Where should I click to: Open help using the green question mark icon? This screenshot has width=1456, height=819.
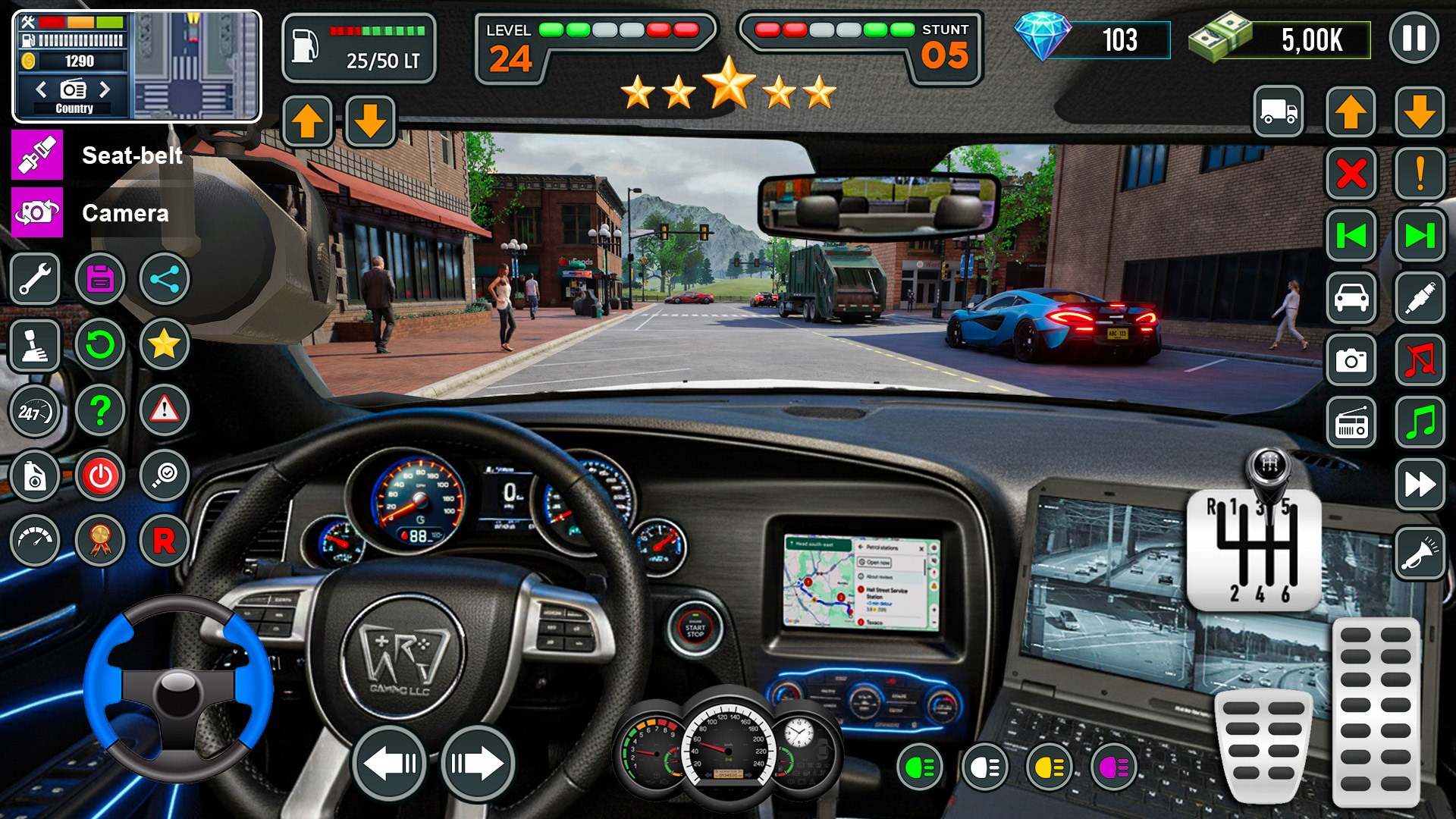click(100, 409)
